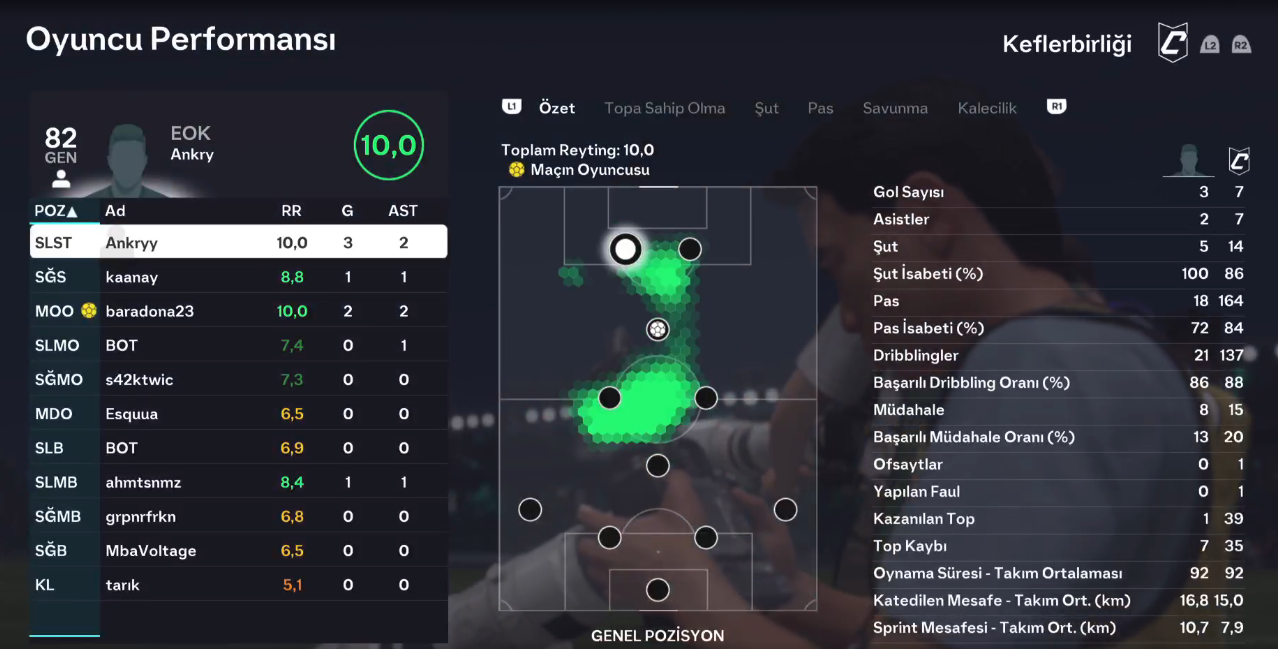The image size is (1278, 649).
Task: View the Kalecilik tab
Action: (x=986, y=108)
